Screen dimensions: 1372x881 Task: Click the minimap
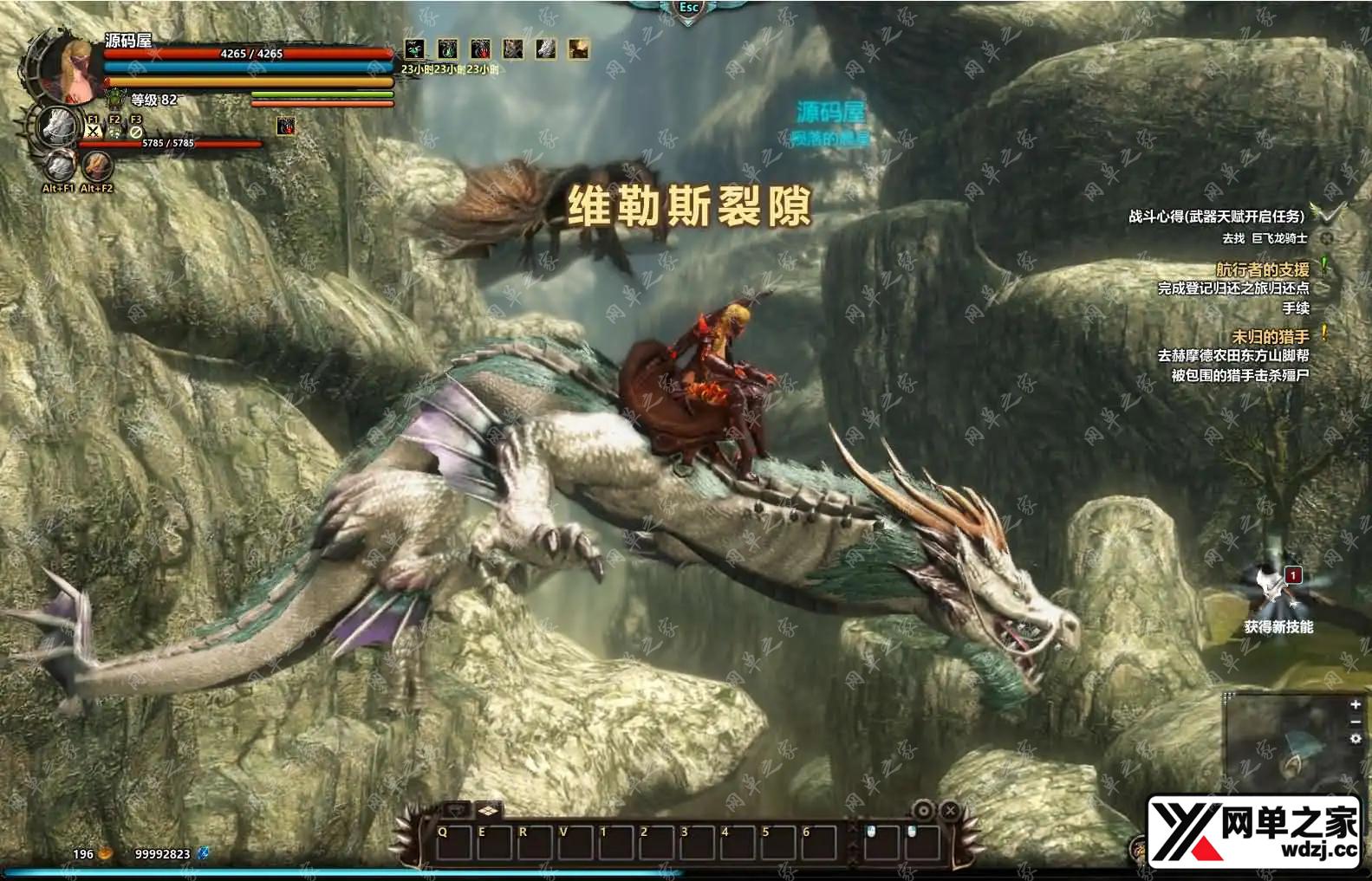pos(1288,745)
